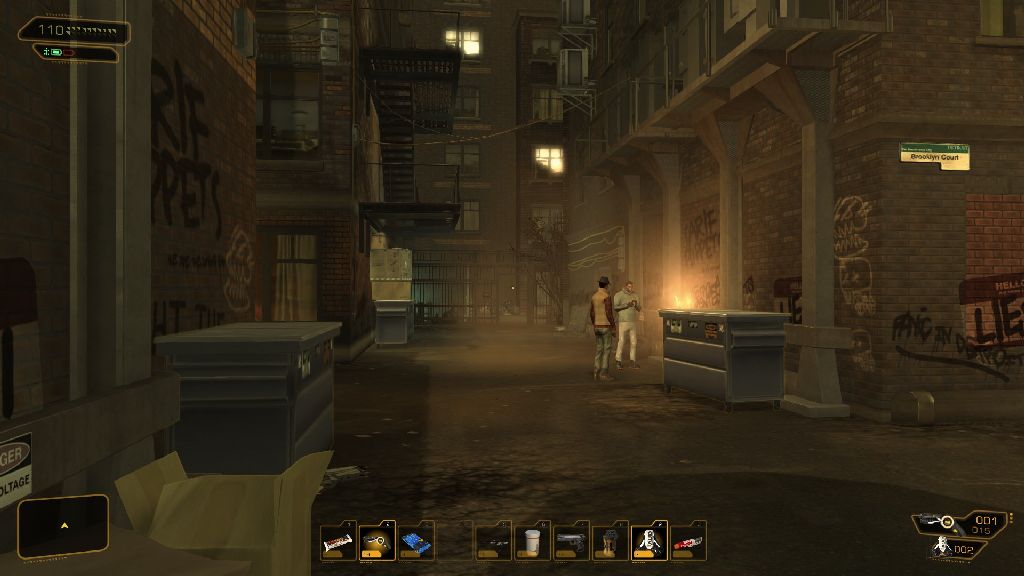Equip the pistol from the hotbar
Viewport: 1024px width, 576px height.
[572, 542]
